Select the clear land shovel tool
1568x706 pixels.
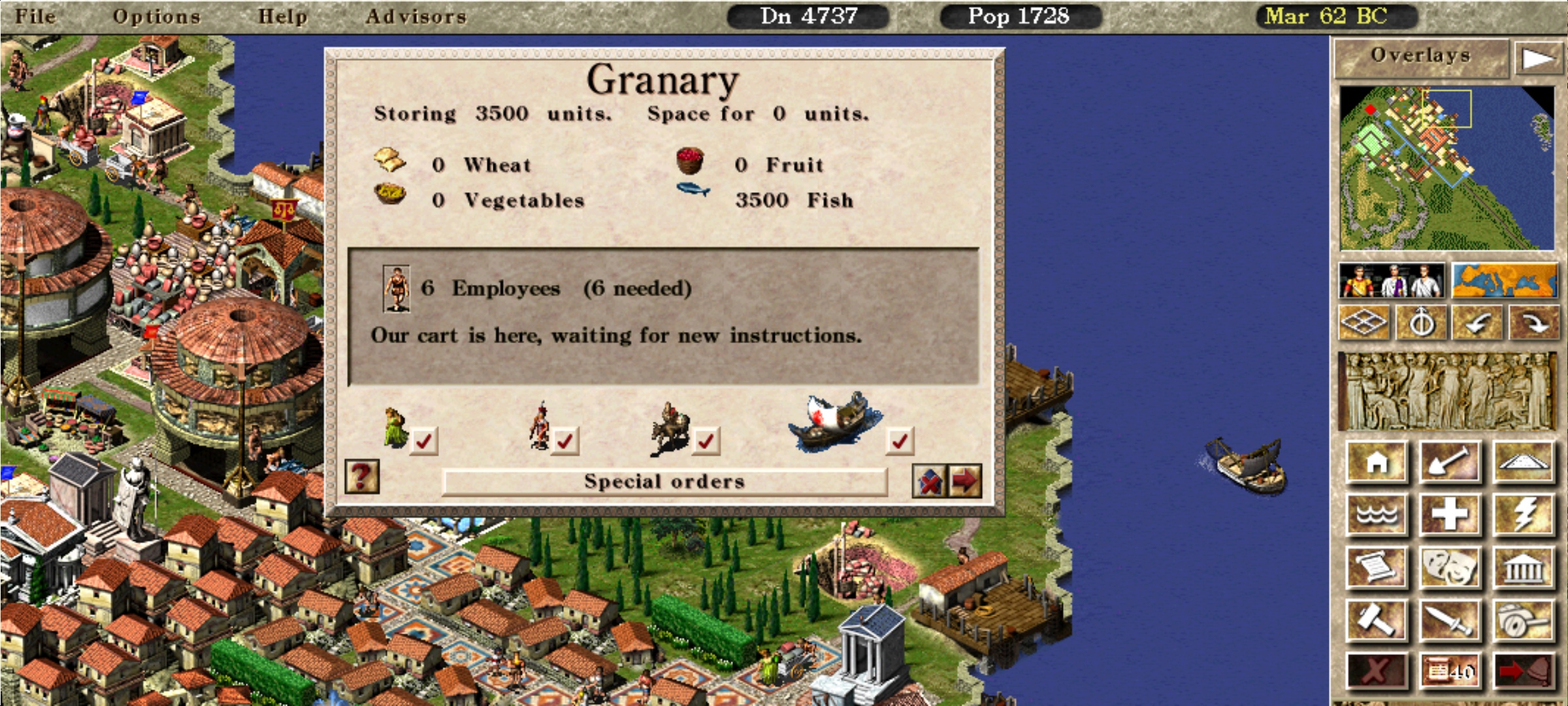(1450, 462)
